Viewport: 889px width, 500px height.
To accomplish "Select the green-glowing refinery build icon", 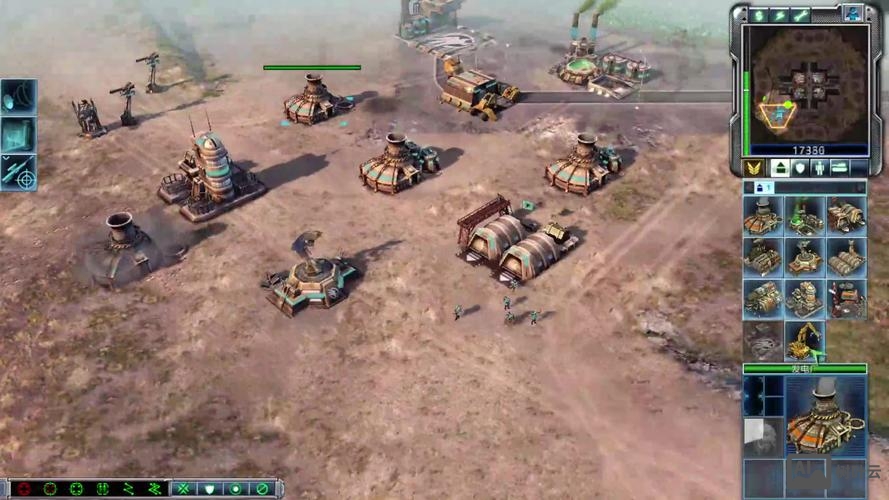I will click(x=804, y=215).
